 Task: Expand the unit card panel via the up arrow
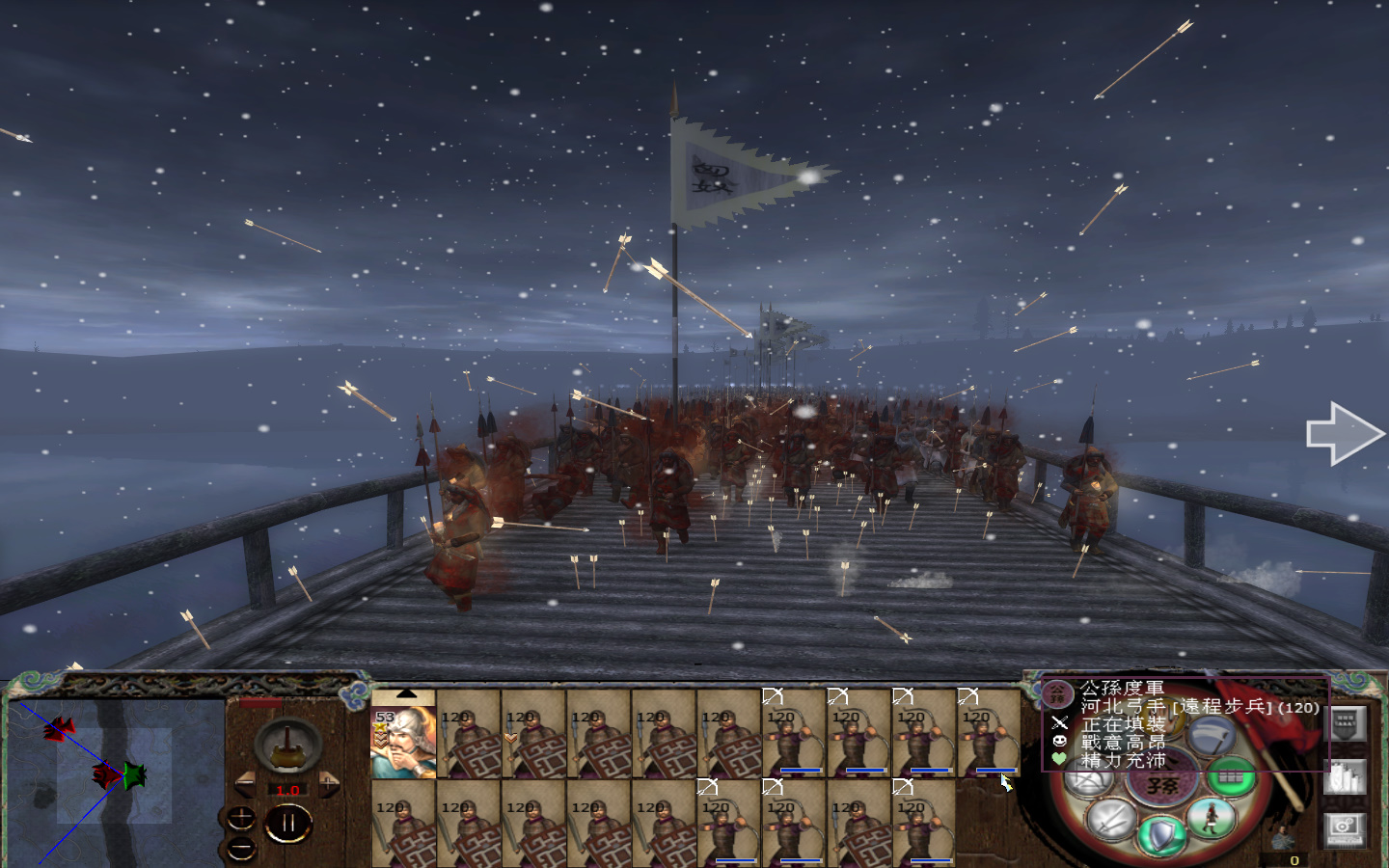tap(407, 693)
